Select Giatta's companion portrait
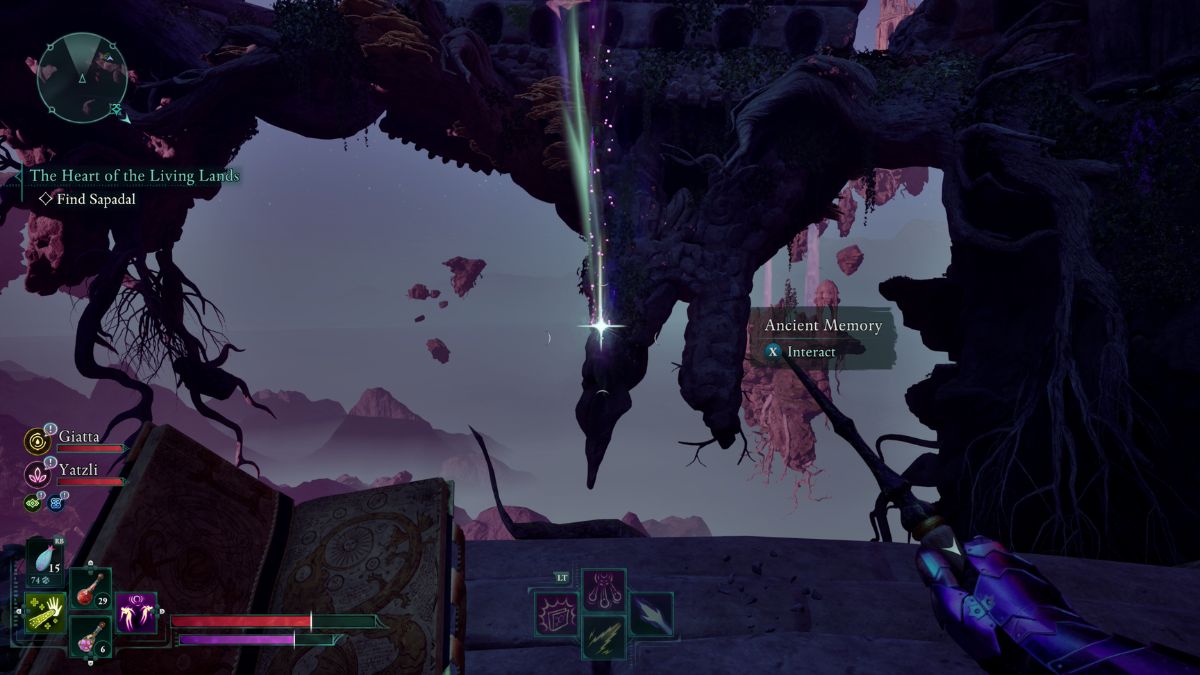This screenshot has height=675, width=1200. click(x=39, y=441)
